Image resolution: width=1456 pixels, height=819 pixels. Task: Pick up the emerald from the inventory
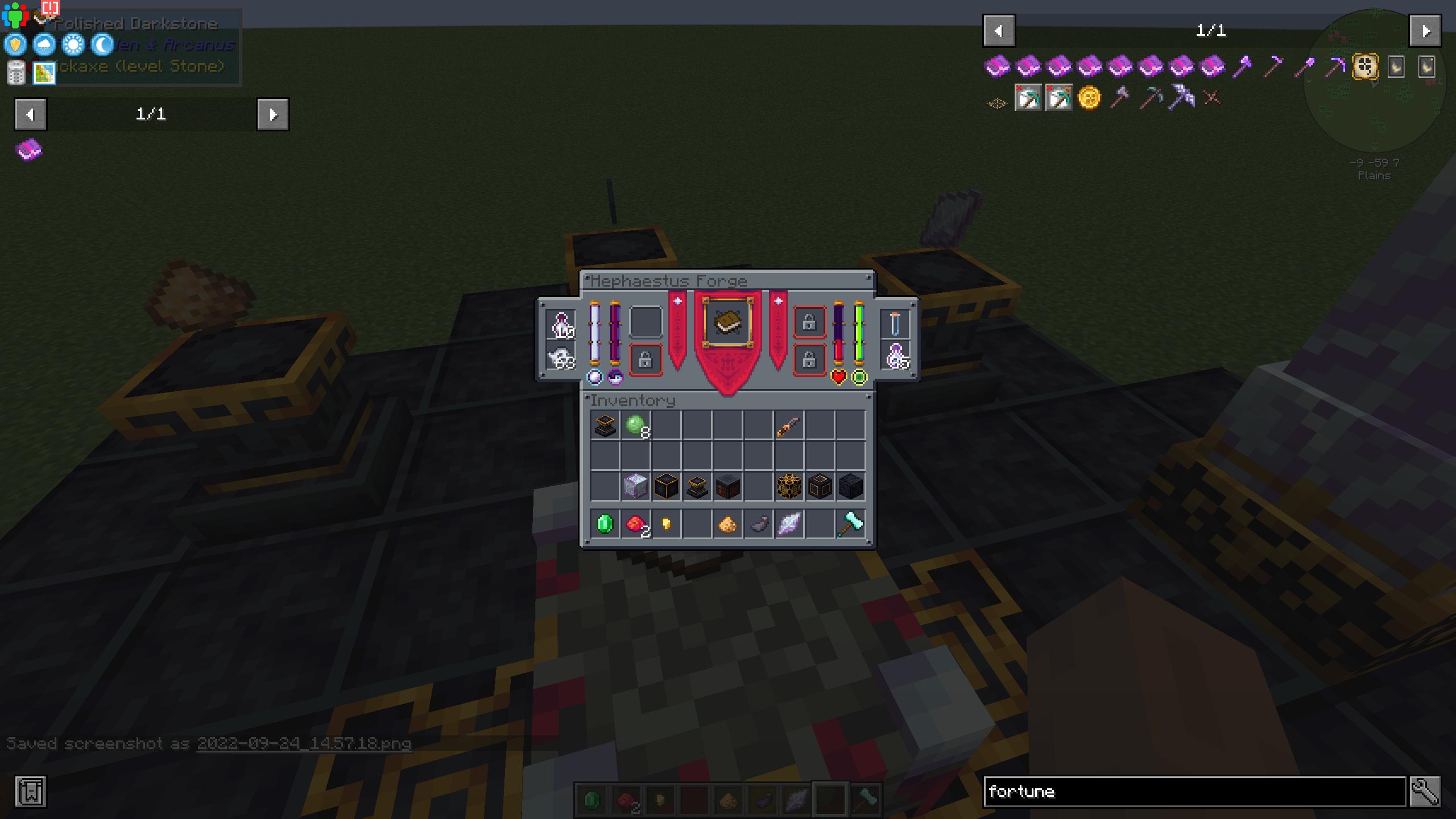point(605,523)
